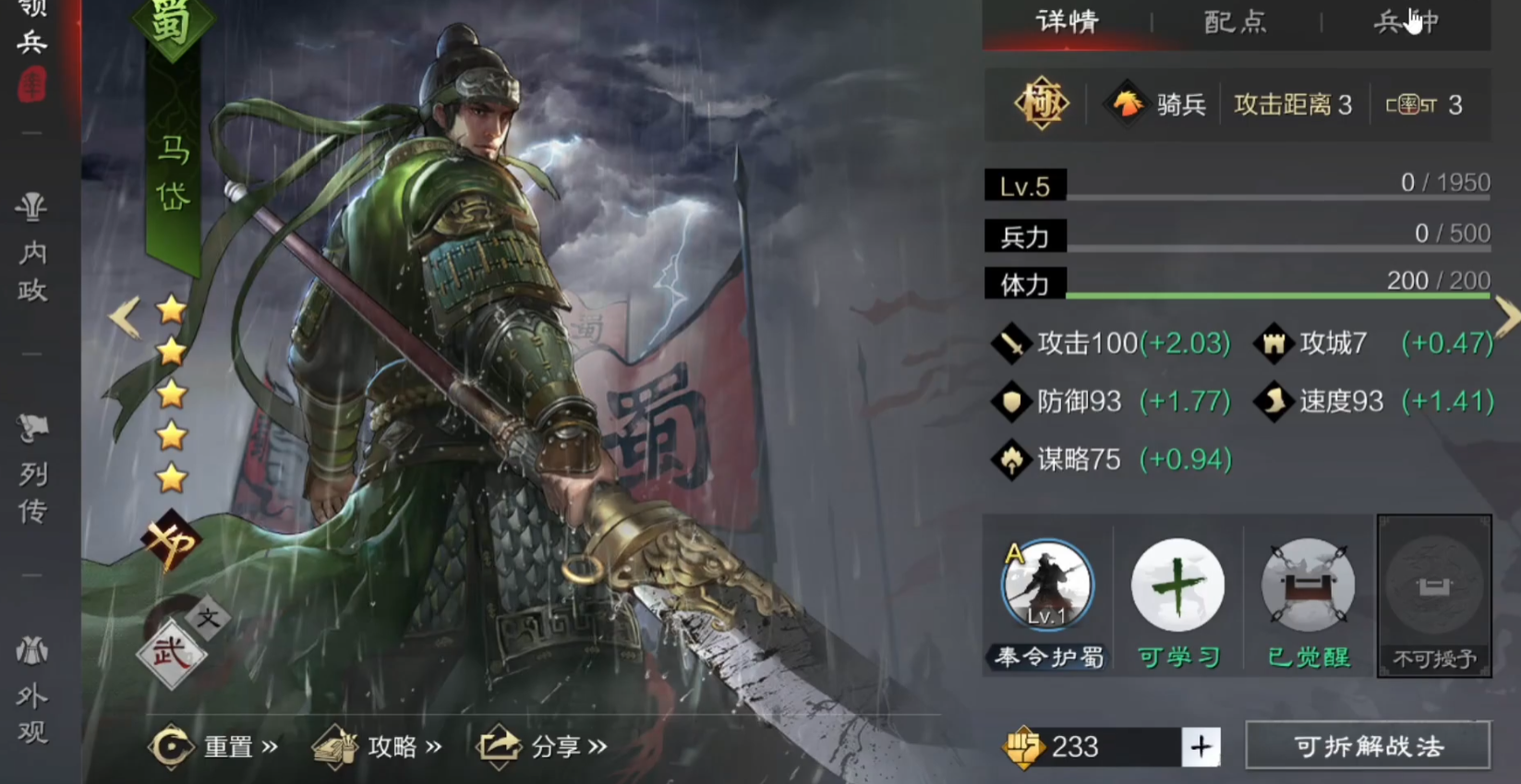Show the next general with right arrow
This screenshot has height=784, width=1521.
tap(1506, 317)
